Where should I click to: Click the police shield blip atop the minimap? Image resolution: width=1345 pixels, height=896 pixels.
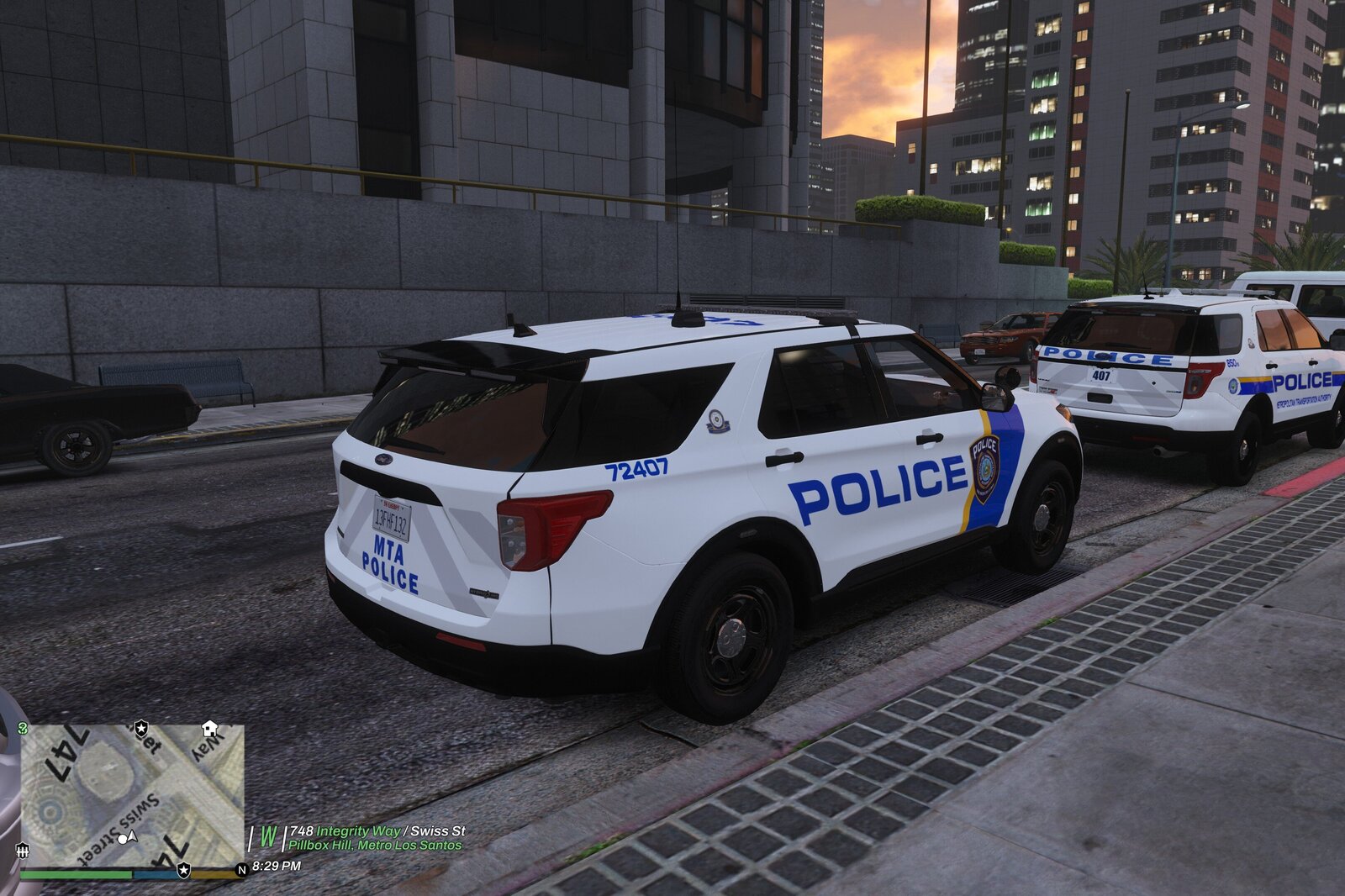pos(141,728)
